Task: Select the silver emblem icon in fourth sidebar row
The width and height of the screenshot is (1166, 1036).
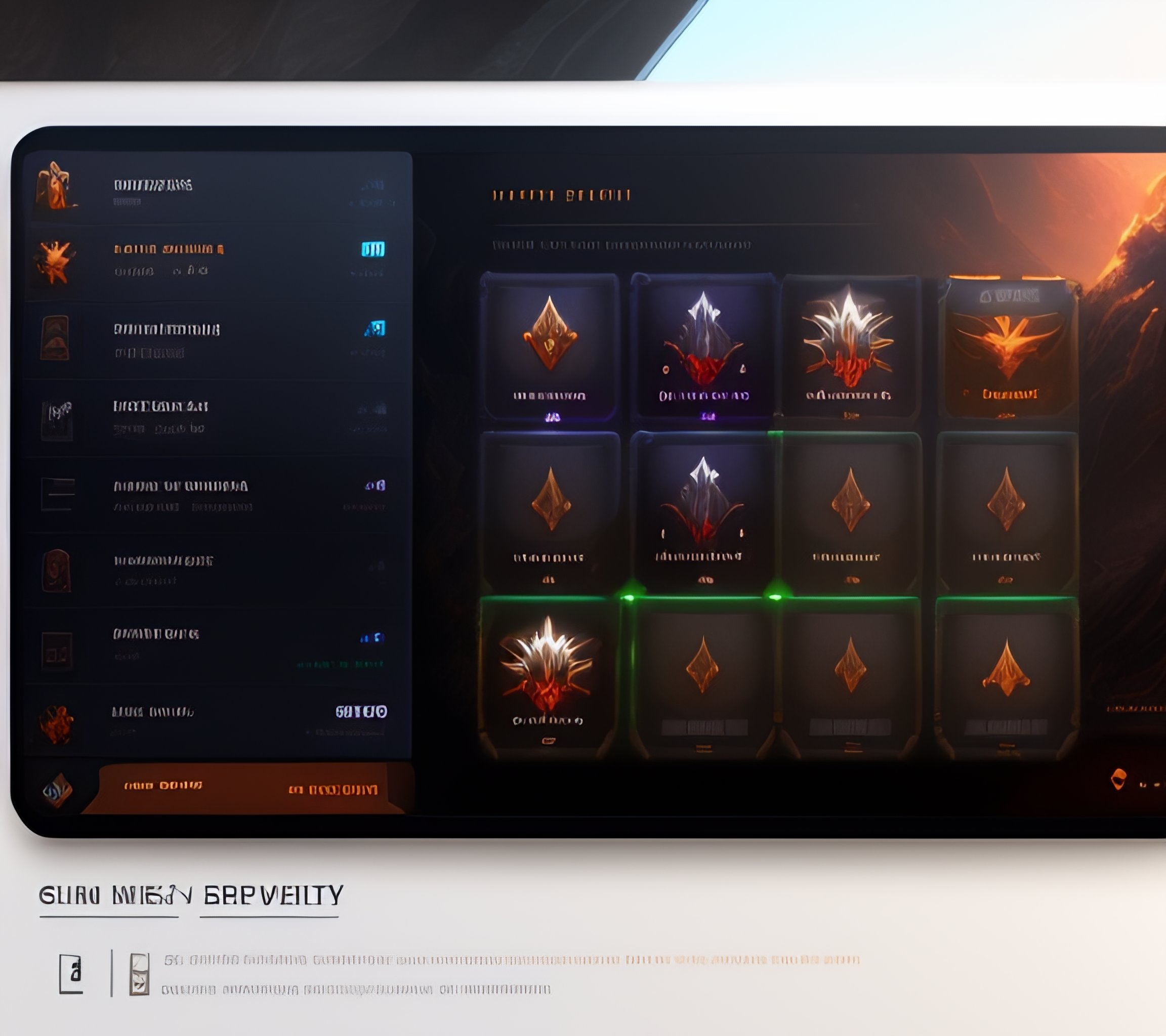Action: click(x=57, y=419)
